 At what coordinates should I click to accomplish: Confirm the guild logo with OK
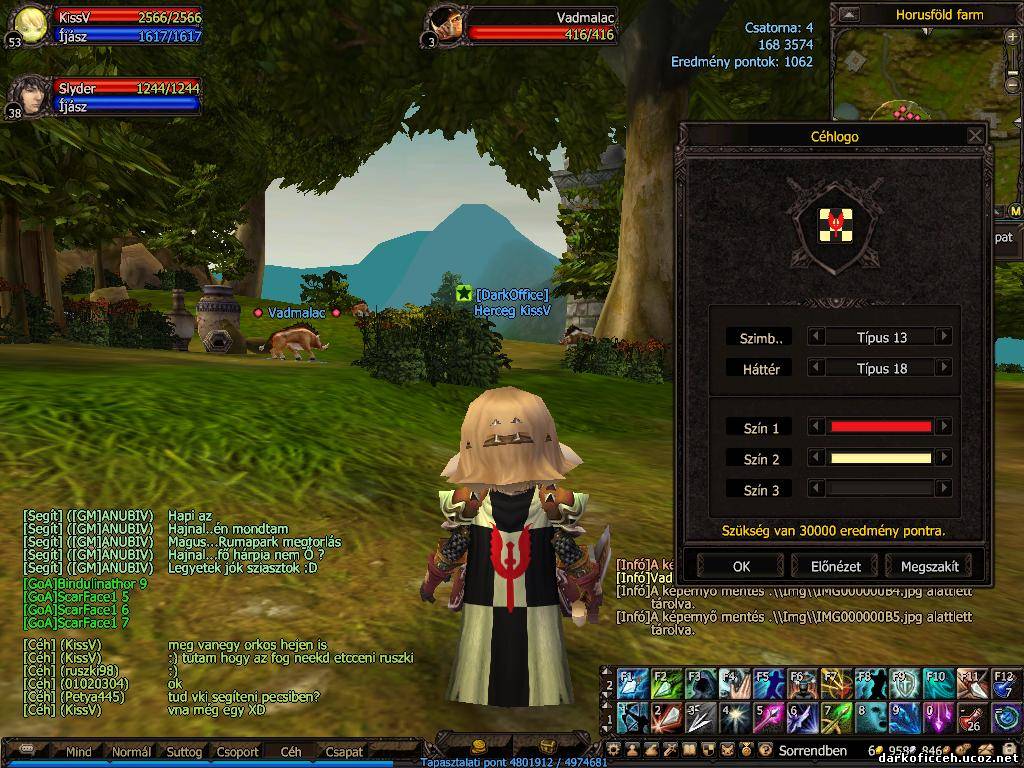(740, 566)
